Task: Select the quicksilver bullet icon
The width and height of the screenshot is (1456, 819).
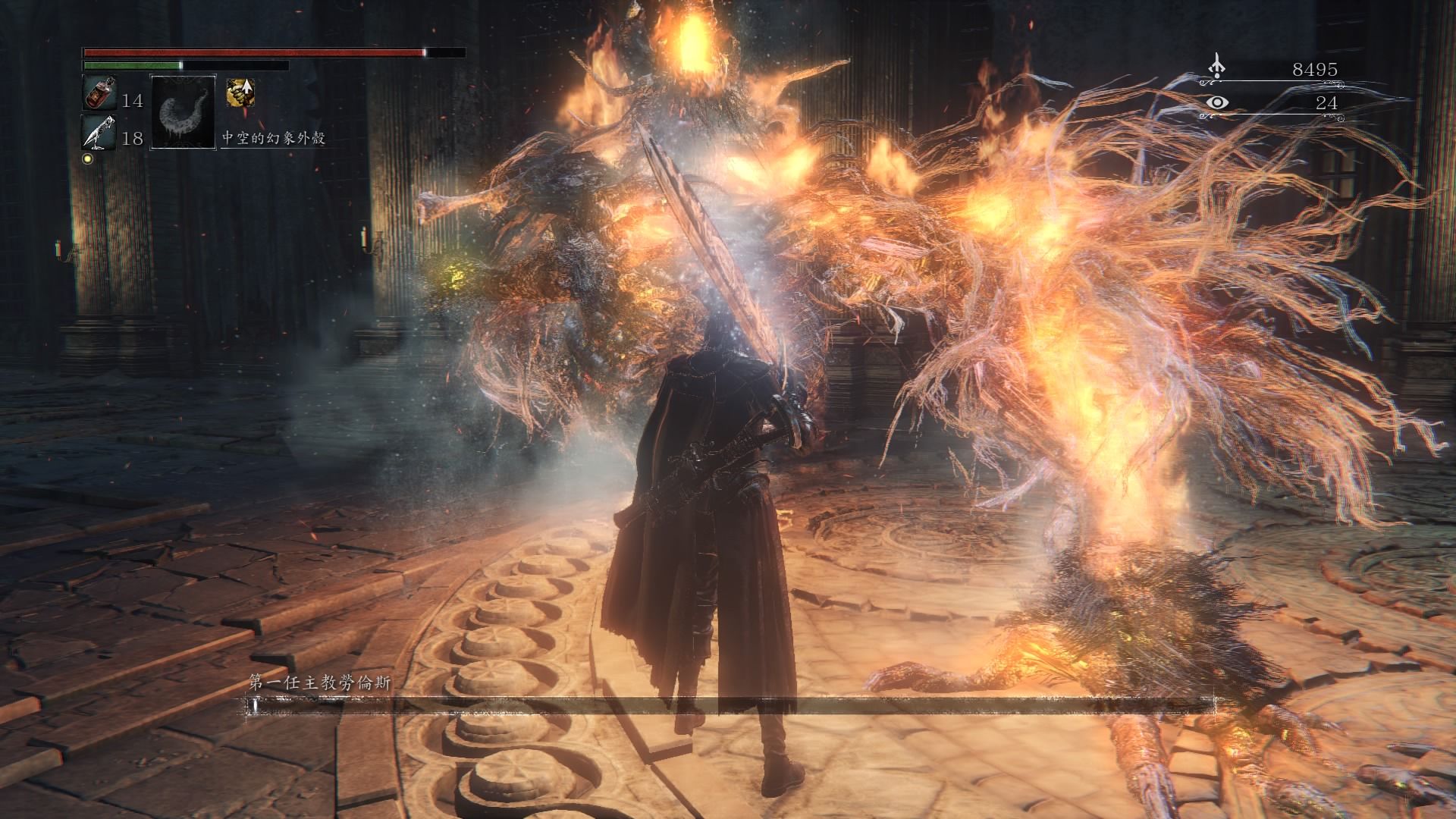Action: 99,133
